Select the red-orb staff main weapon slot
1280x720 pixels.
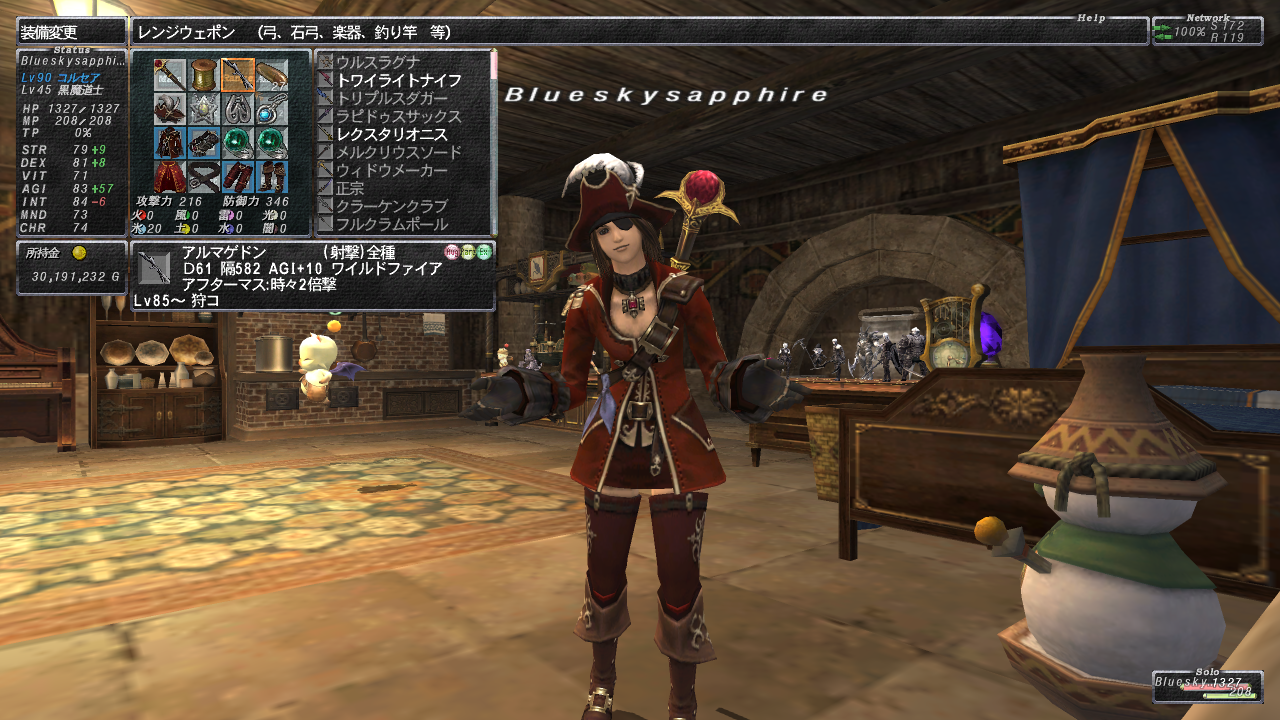coord(170,74)
